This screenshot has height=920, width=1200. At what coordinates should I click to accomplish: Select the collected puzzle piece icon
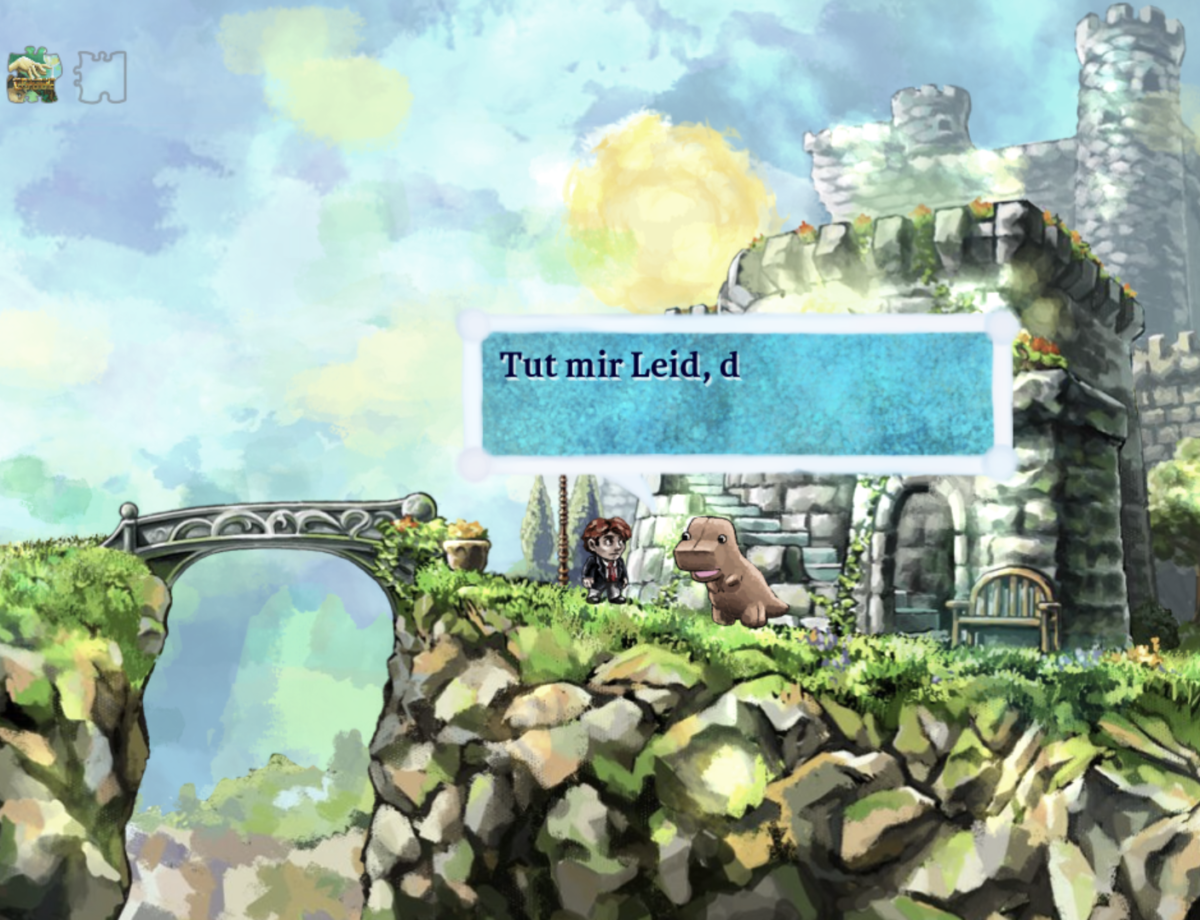(32, 77)
